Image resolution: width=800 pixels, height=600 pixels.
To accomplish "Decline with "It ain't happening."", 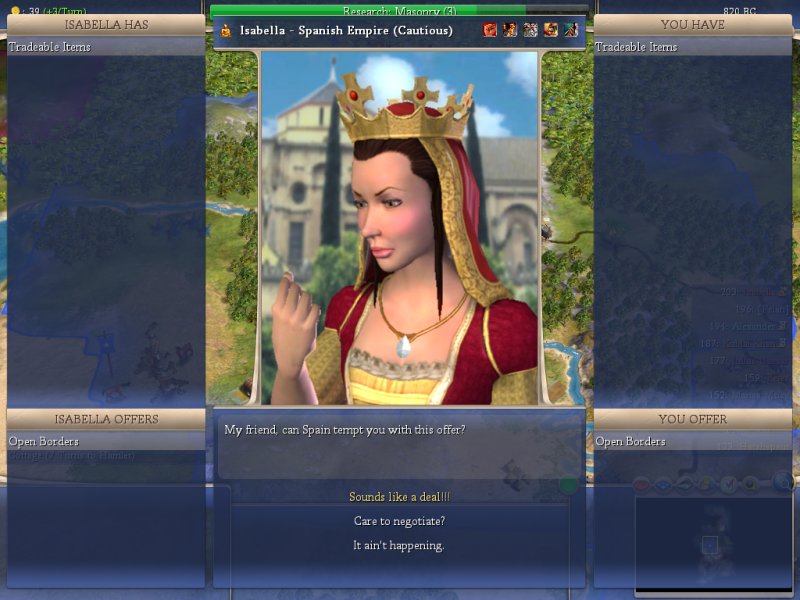I will (x=399, y=545).
